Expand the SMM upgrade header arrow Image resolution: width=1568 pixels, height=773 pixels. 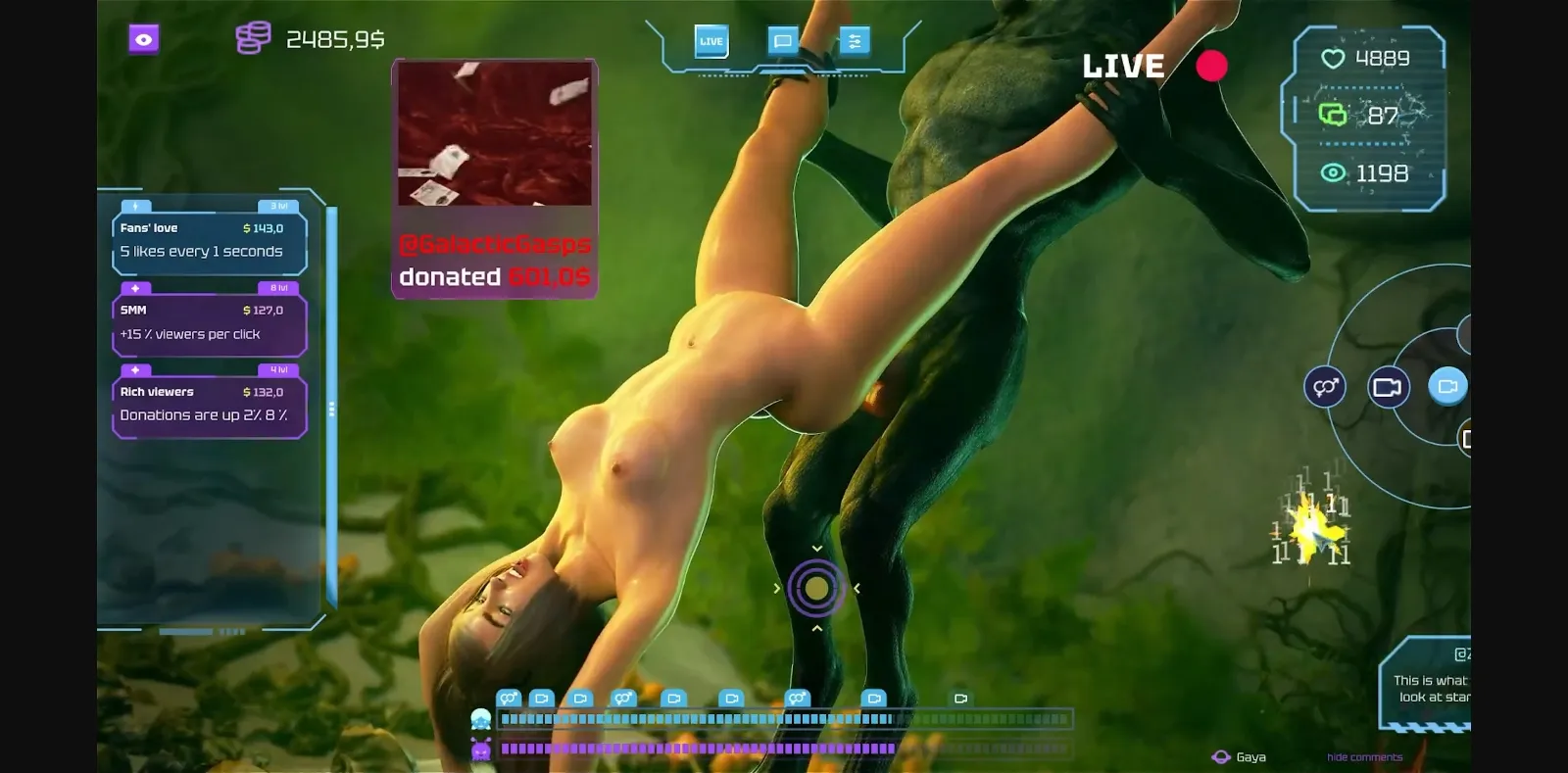pyautogui.click(x=134, y=289)
